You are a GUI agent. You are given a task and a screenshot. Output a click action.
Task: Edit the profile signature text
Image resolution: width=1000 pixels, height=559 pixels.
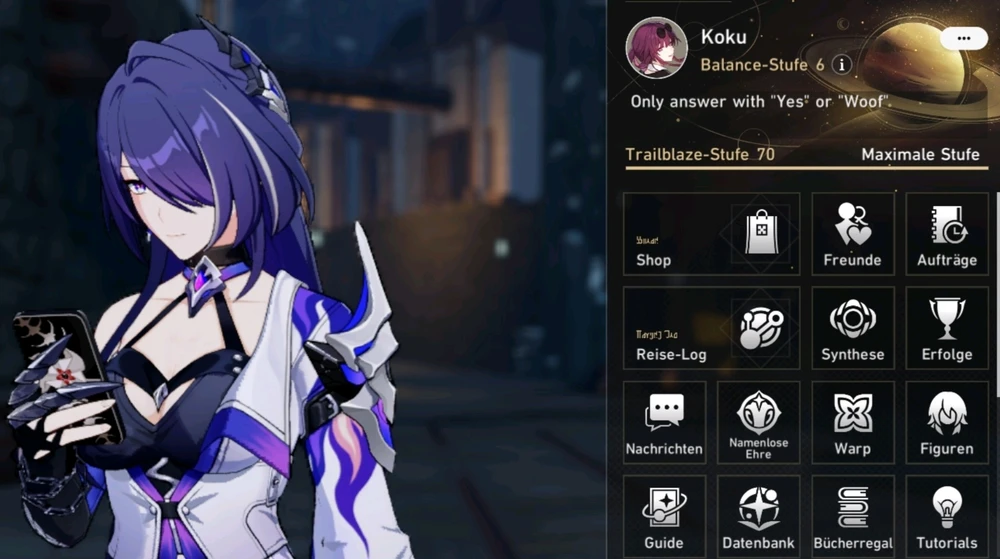pos(760,102)
